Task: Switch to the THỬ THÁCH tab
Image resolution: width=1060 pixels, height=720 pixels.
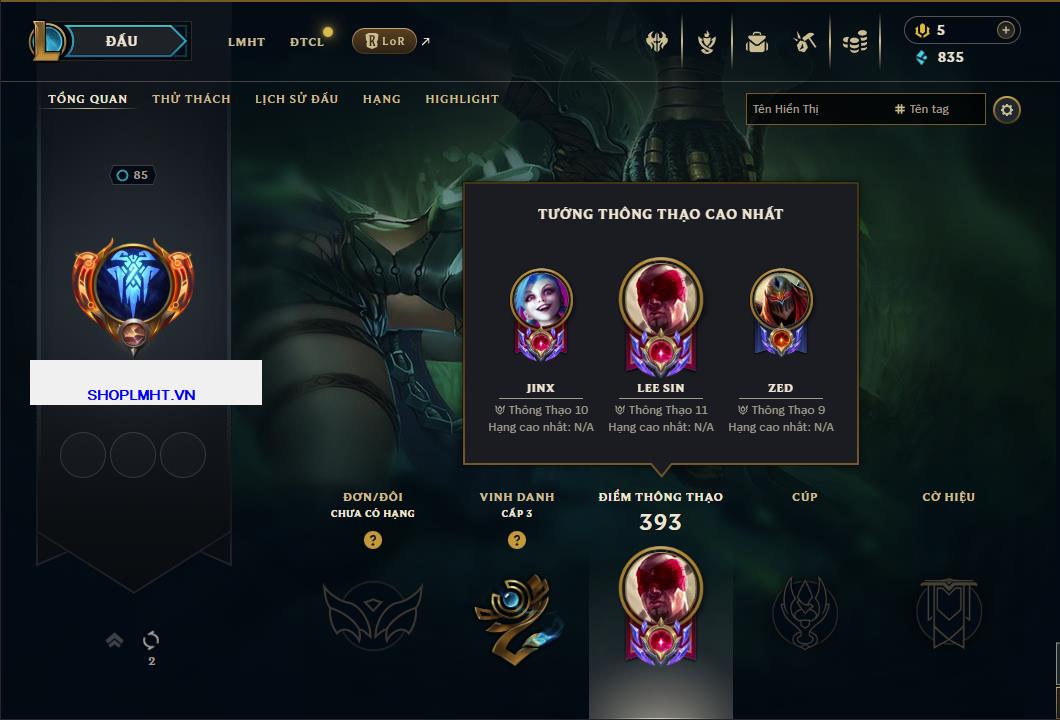Action: coord(191,99)
